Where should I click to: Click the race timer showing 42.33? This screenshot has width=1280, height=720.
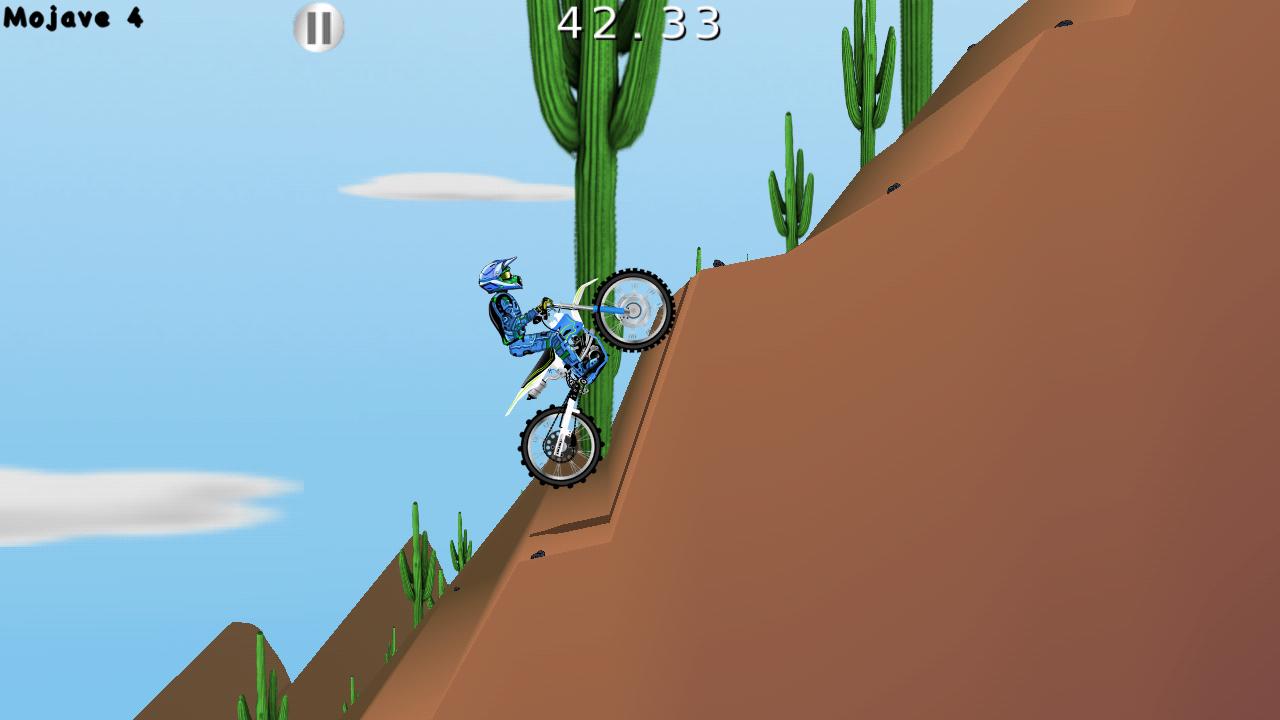click(638, 20)
